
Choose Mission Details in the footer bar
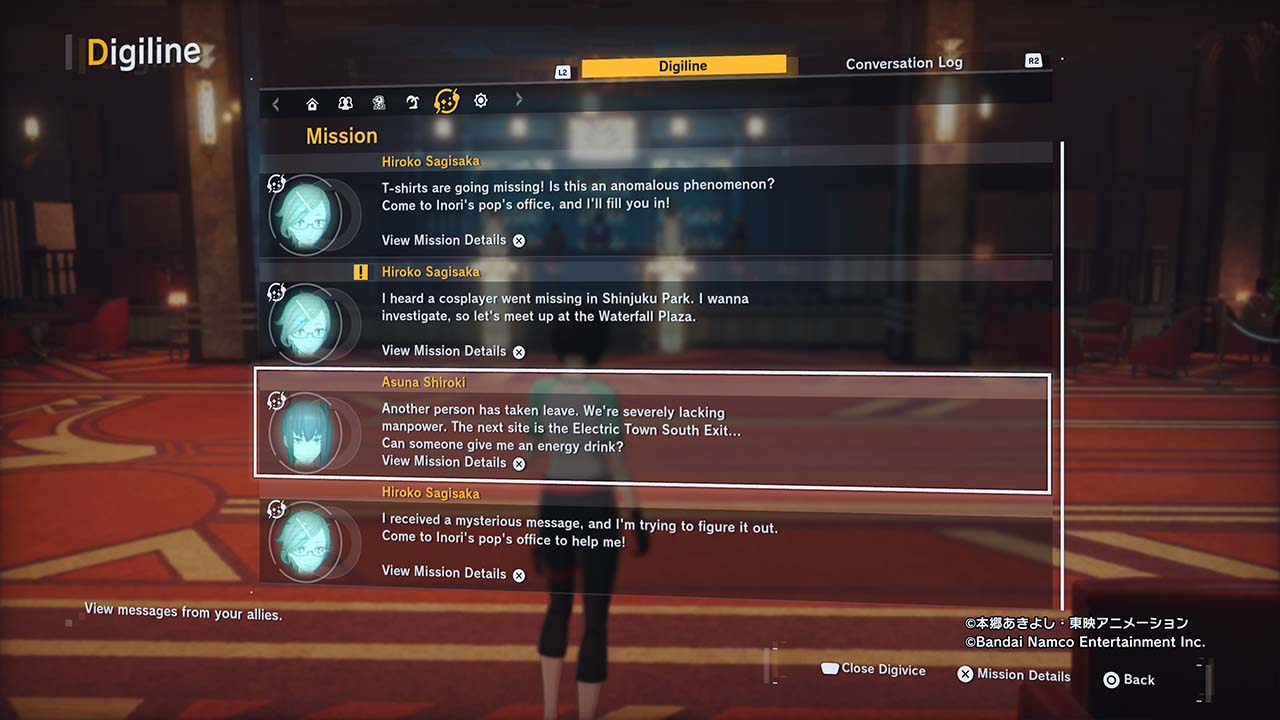[x=1014, y=675]
